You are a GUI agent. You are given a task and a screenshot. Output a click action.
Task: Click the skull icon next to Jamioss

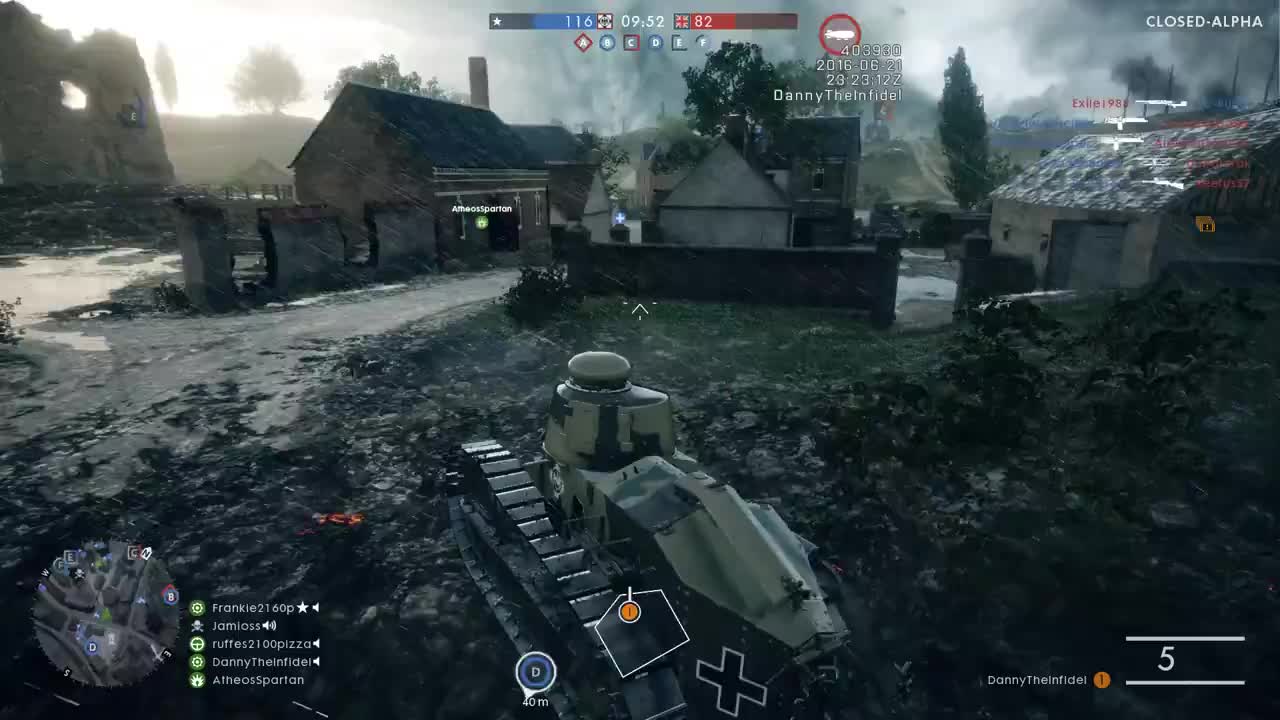click(197, 626)
